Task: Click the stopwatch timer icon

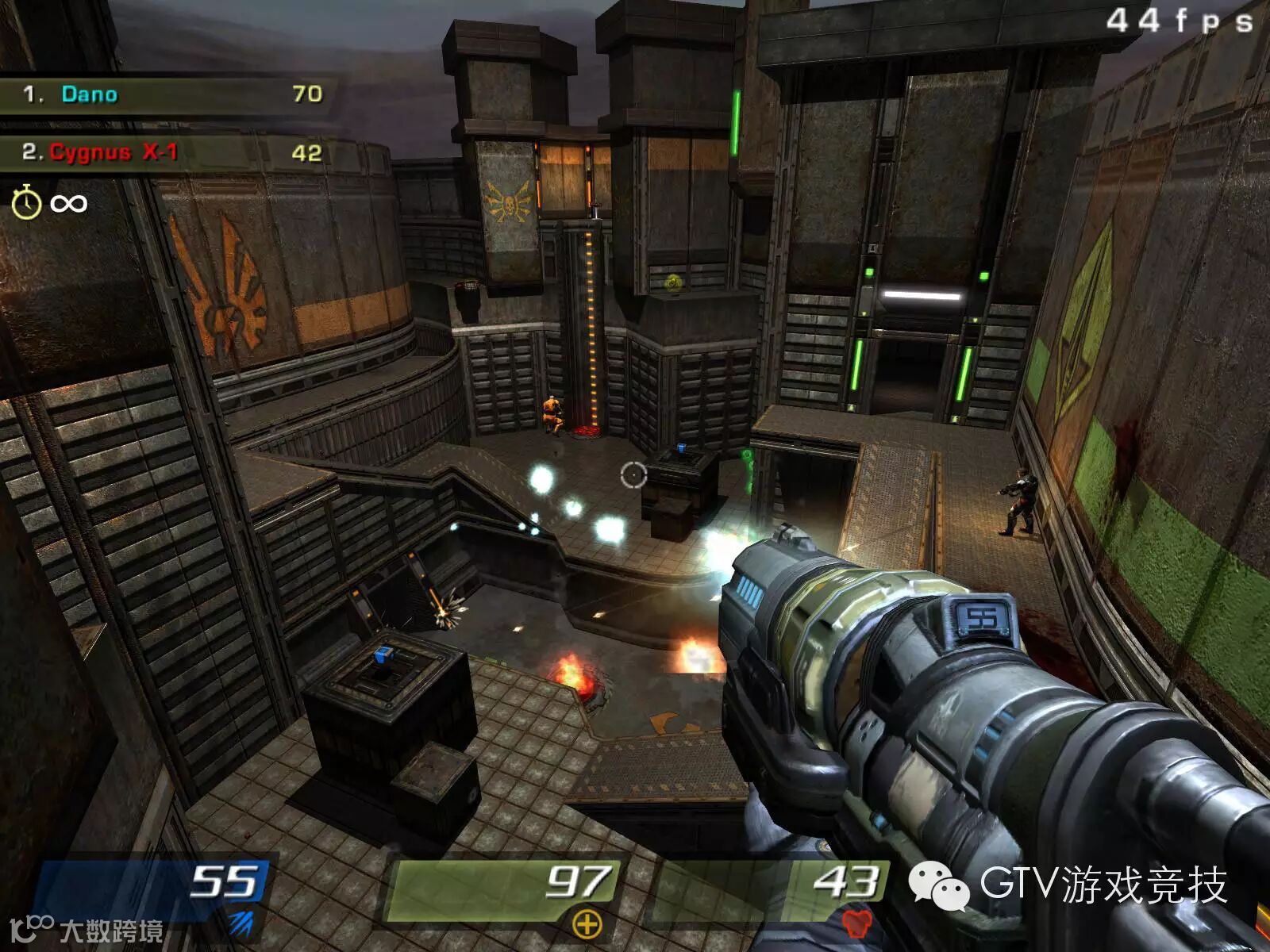Action: 26,202
